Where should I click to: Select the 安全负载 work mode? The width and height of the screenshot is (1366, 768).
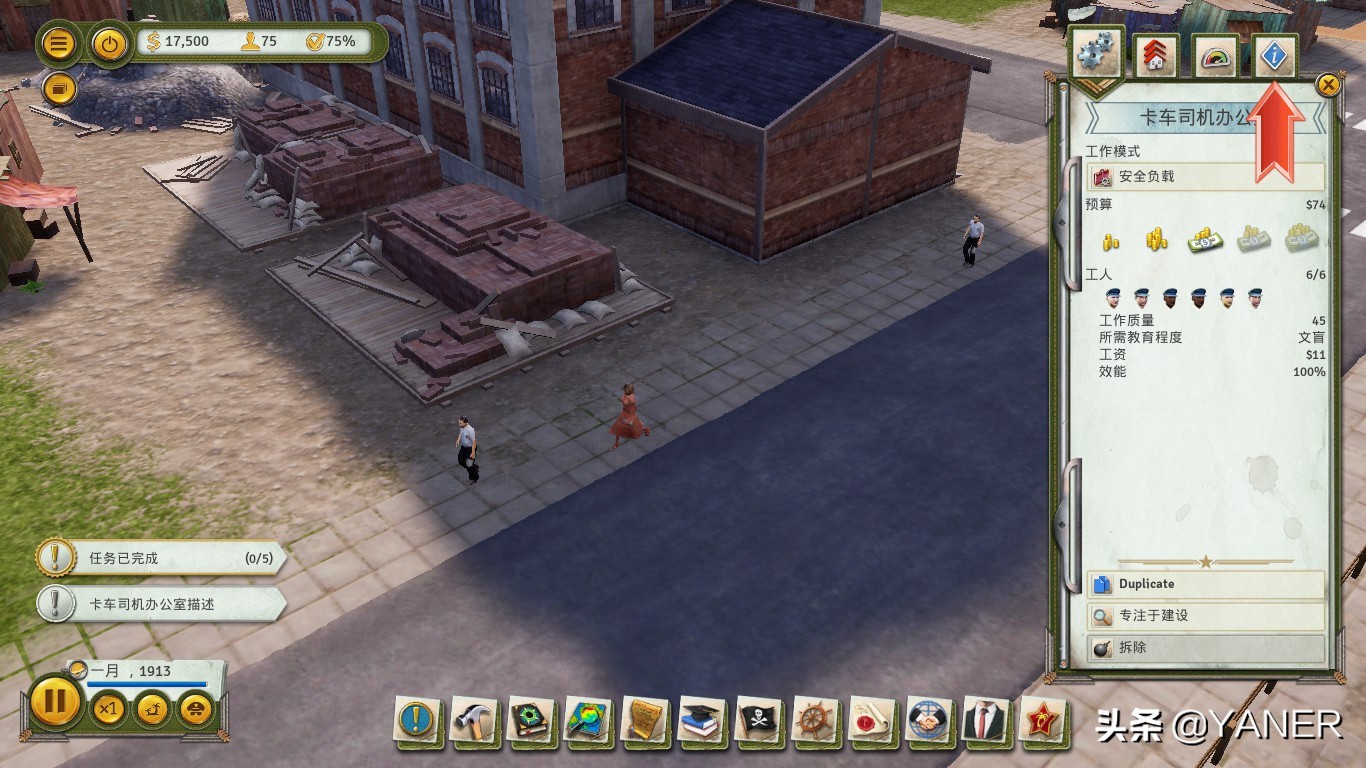pyautogui.click(x=1205, y=177)
